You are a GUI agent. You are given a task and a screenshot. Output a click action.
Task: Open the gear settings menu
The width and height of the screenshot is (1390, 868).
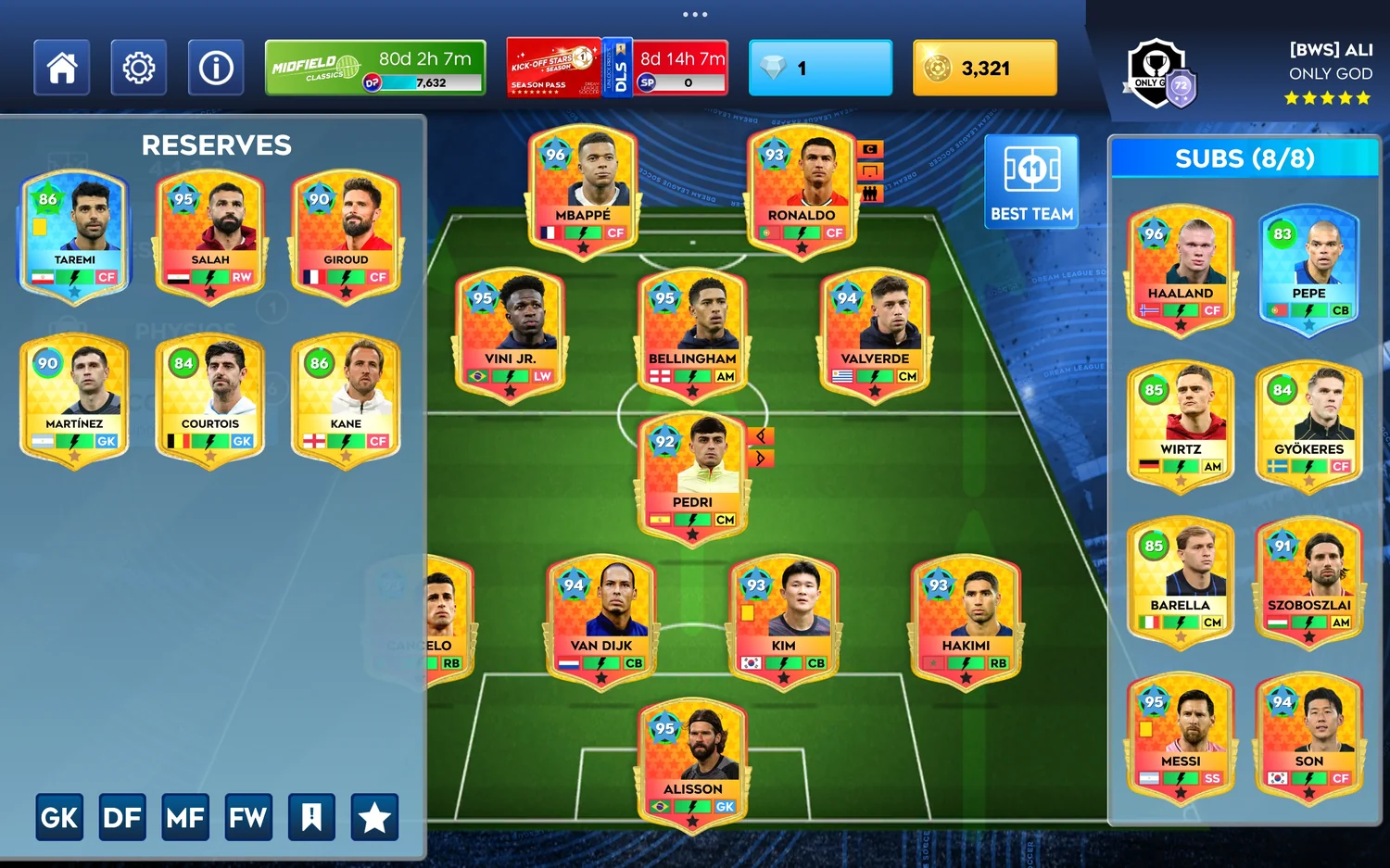tap(139, 68)
